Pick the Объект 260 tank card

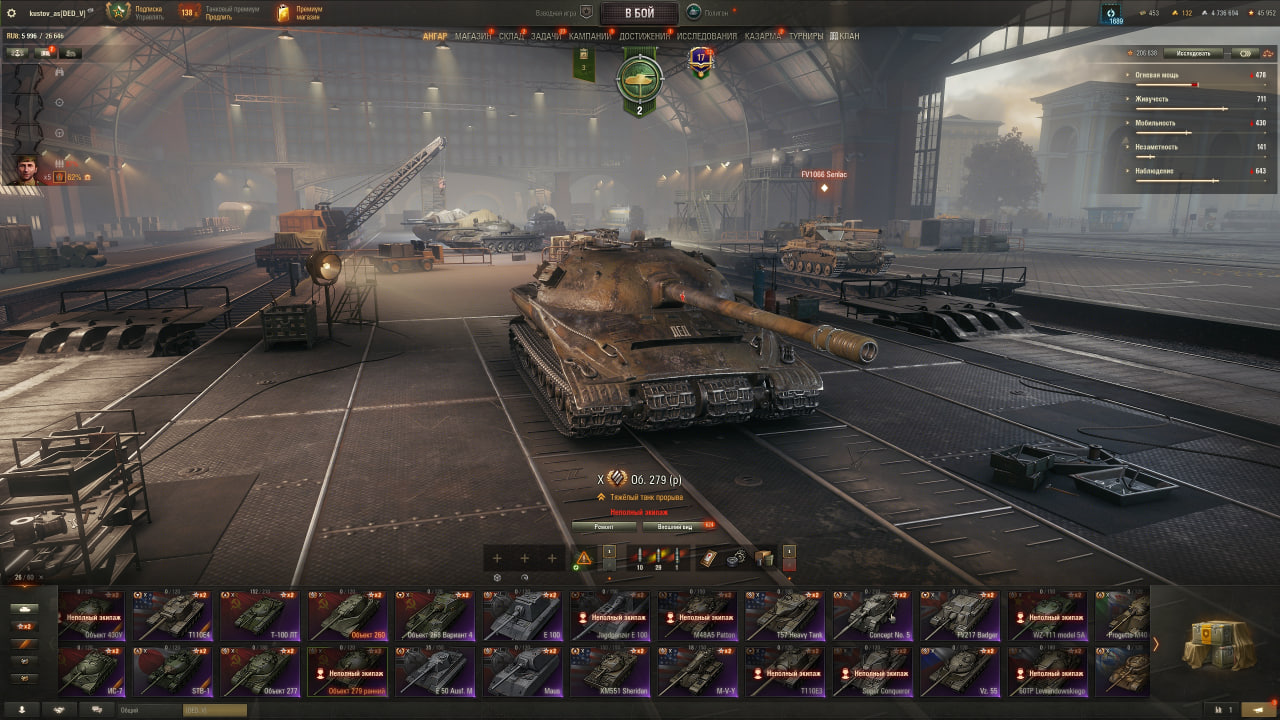[x=345, y=615]
